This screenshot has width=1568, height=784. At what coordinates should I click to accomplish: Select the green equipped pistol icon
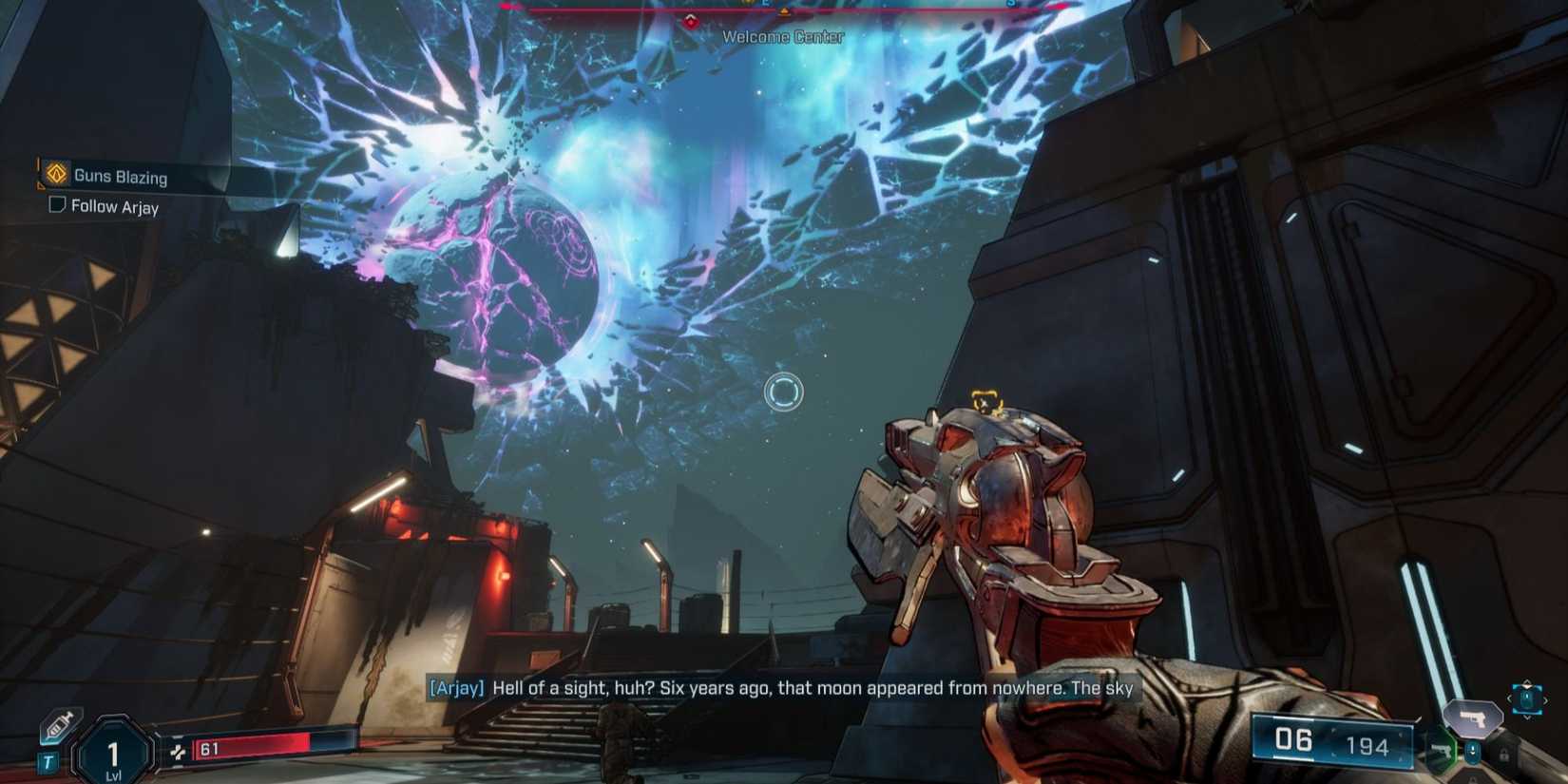click(1441, 751)
